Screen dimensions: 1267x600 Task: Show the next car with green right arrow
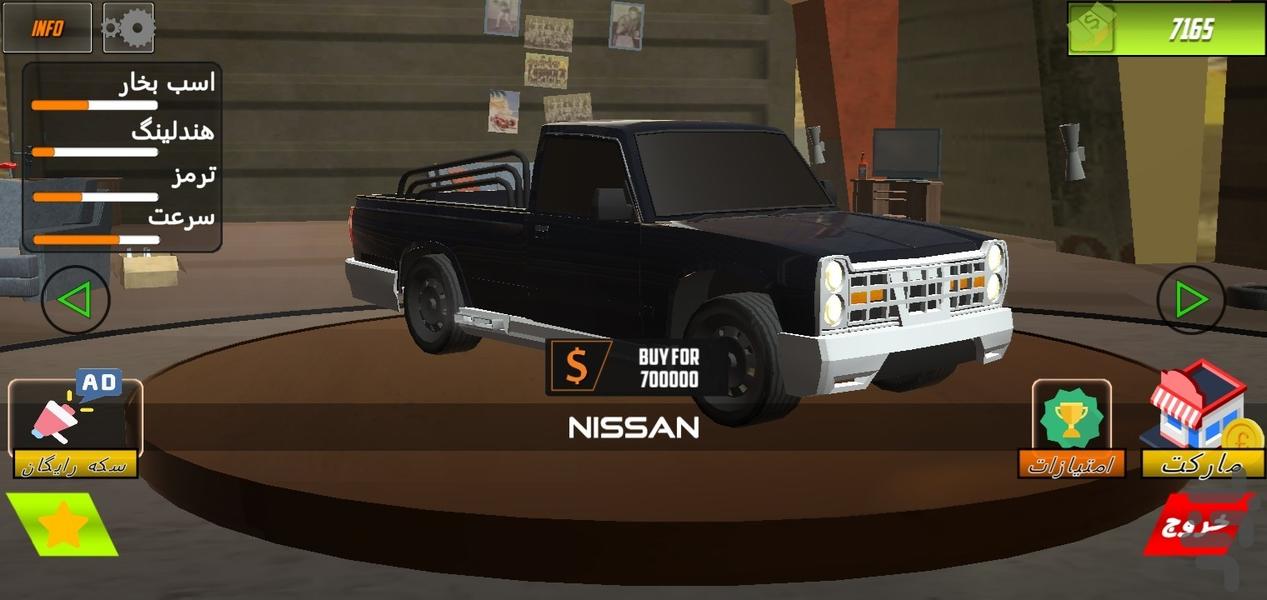pos(1191,299)
